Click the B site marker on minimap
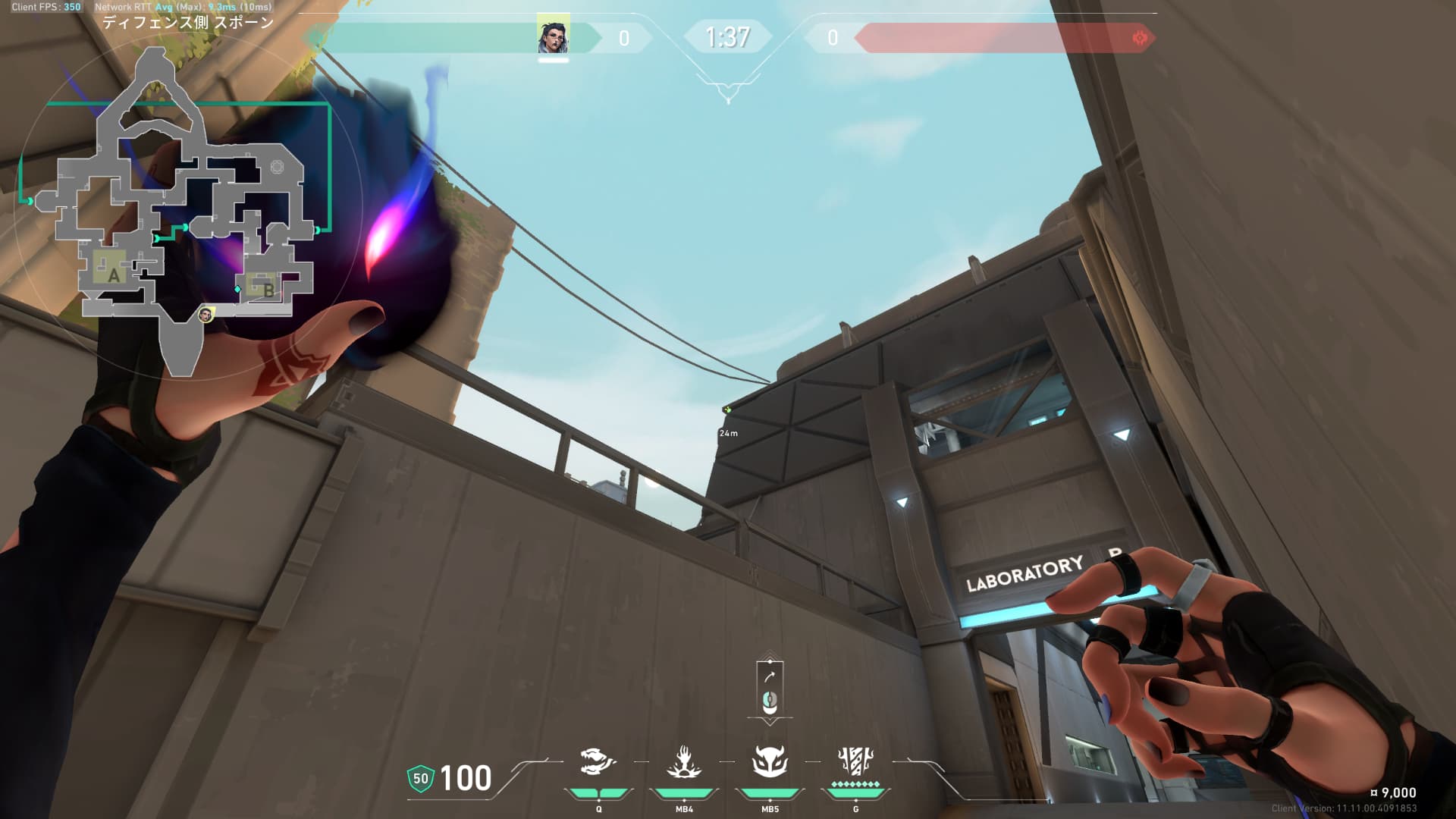The image size is (1456, 819). click(268, 290)
